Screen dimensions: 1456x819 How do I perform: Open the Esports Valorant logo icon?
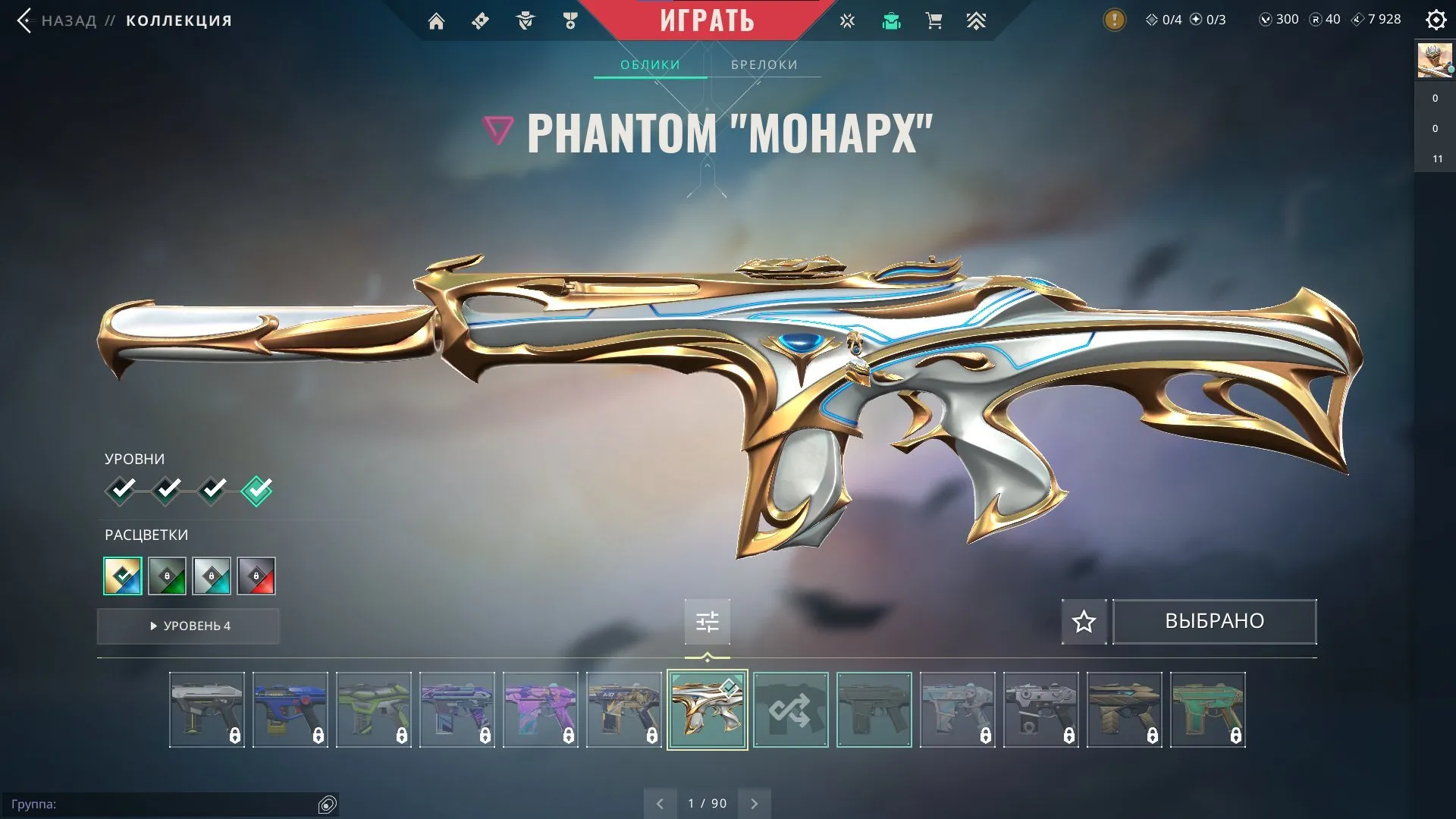846,20
